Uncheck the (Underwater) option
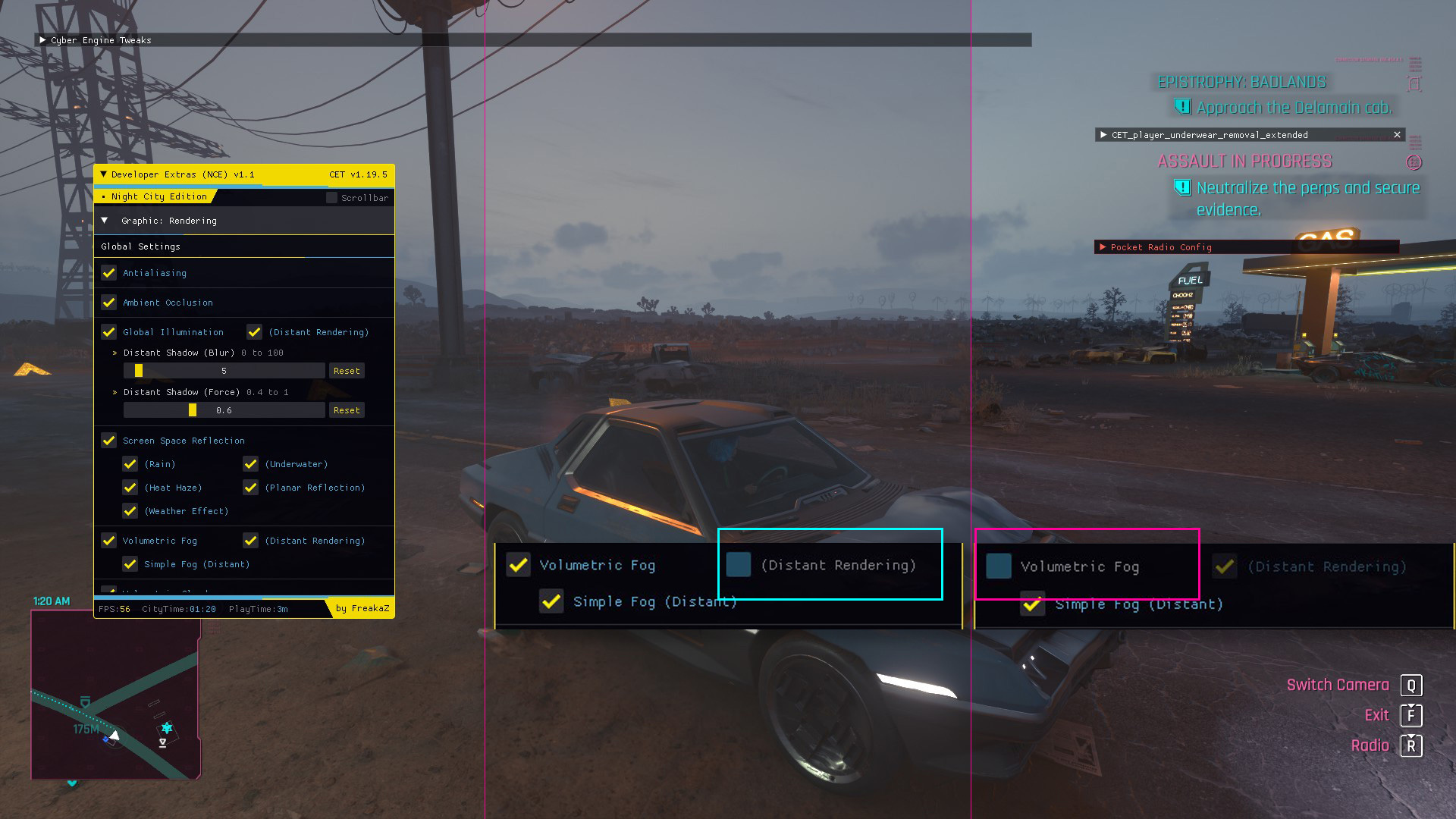This screenshot has height=819, width=1456. (x=251, y=464)
